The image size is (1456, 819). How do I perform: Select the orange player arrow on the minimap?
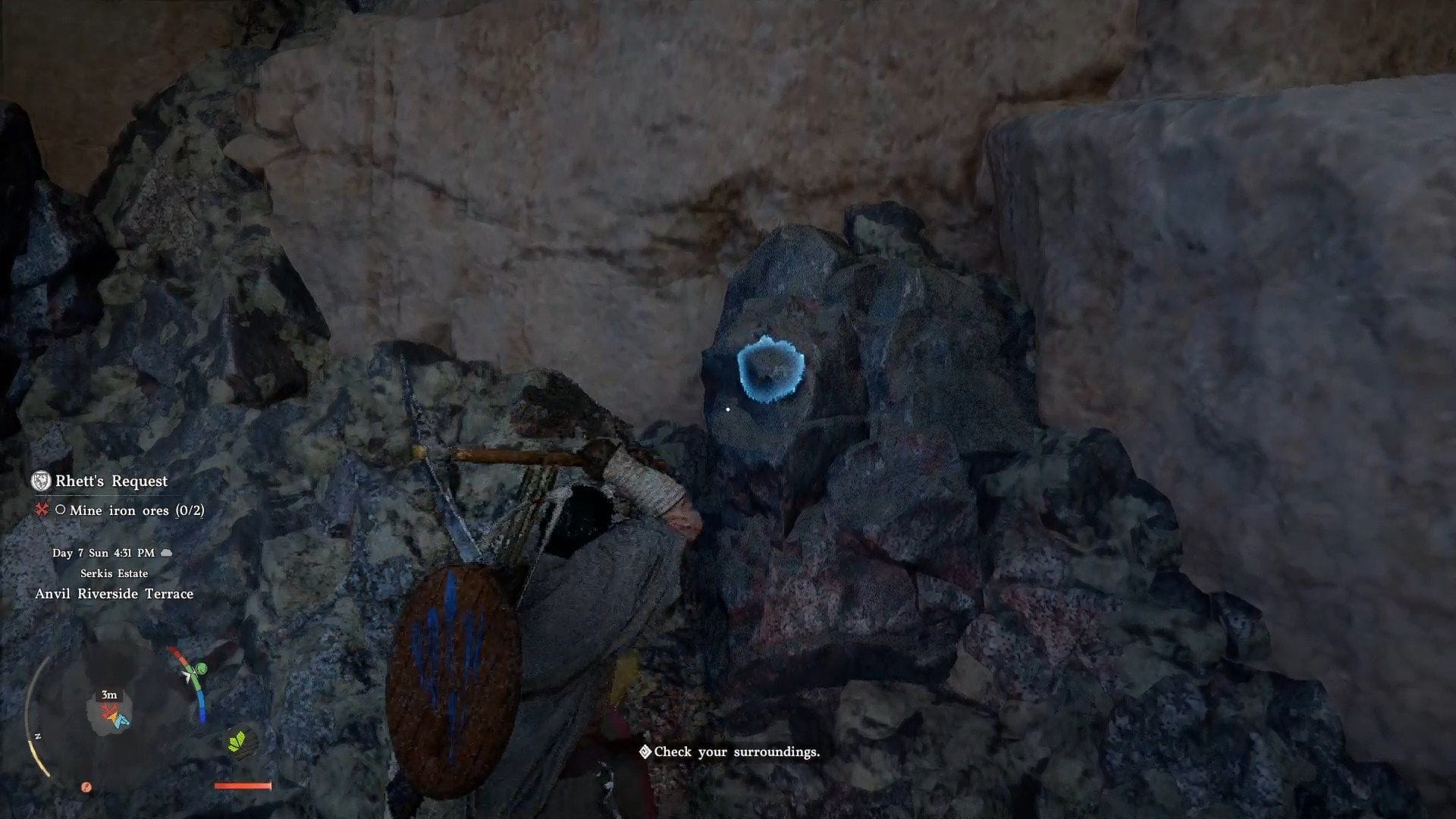pyautogui.click(x=112, y=717)
